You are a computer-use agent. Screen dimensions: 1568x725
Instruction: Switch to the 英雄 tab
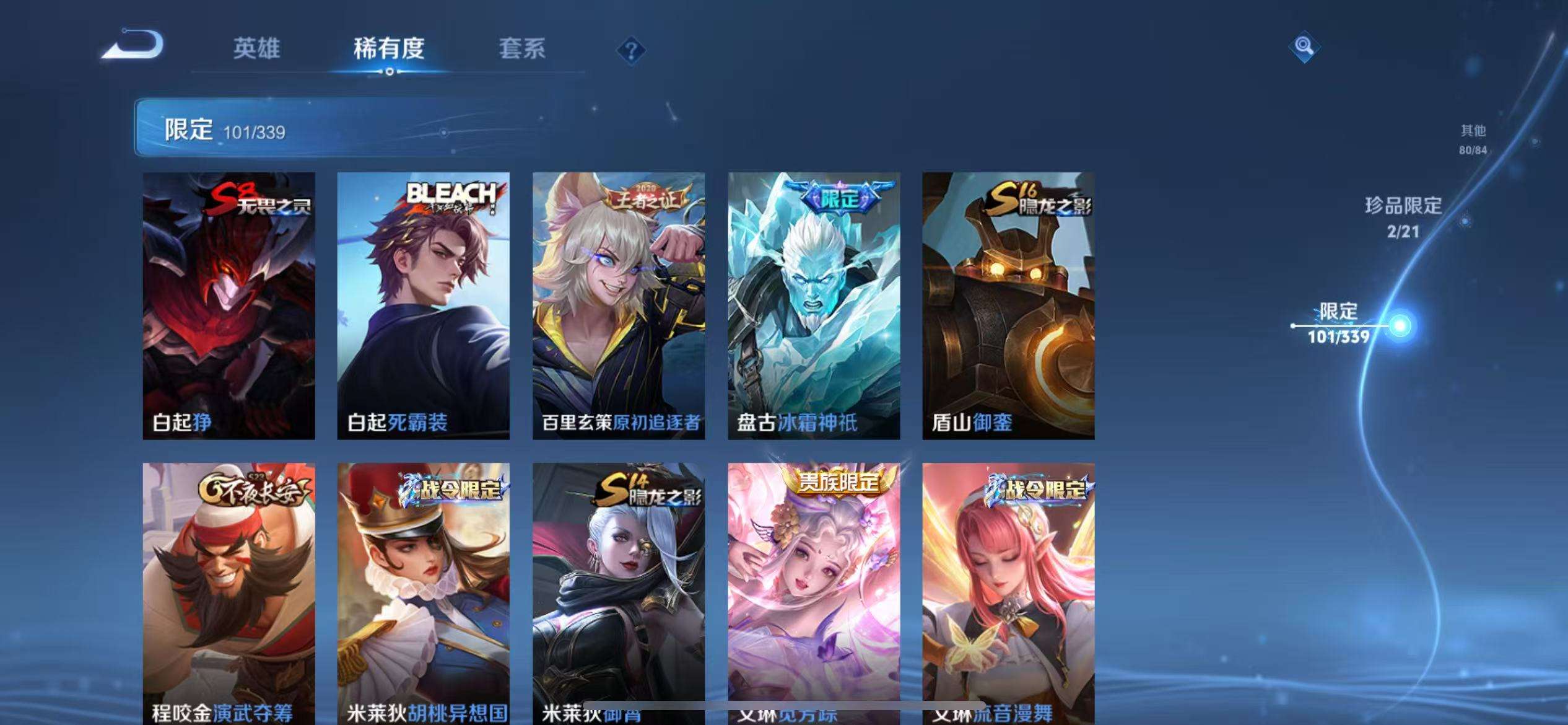coord(258,50)
